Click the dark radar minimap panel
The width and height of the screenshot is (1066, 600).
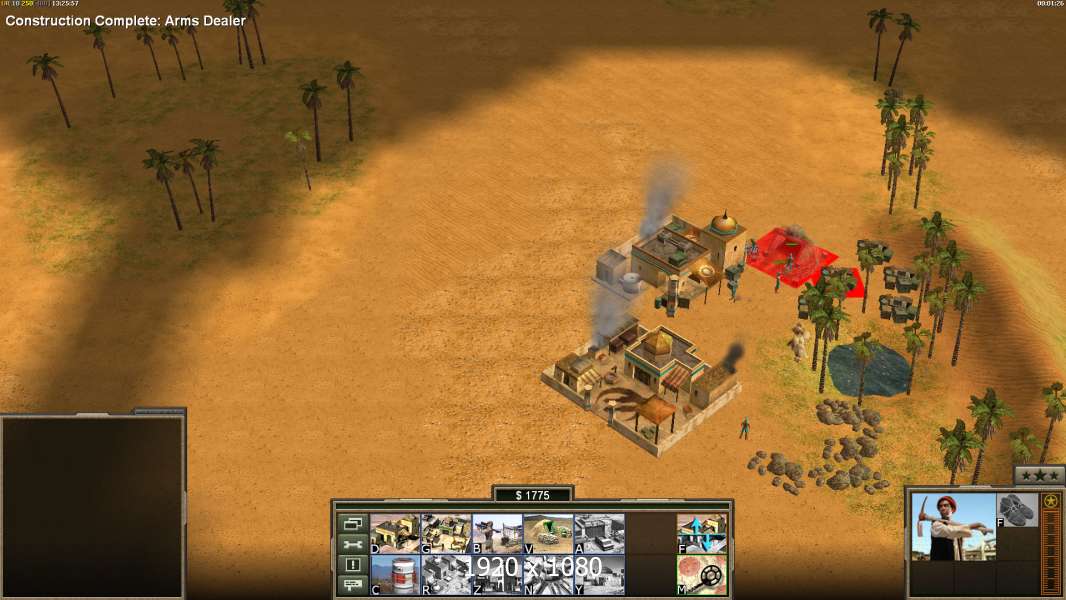click(x=92, y=506)
